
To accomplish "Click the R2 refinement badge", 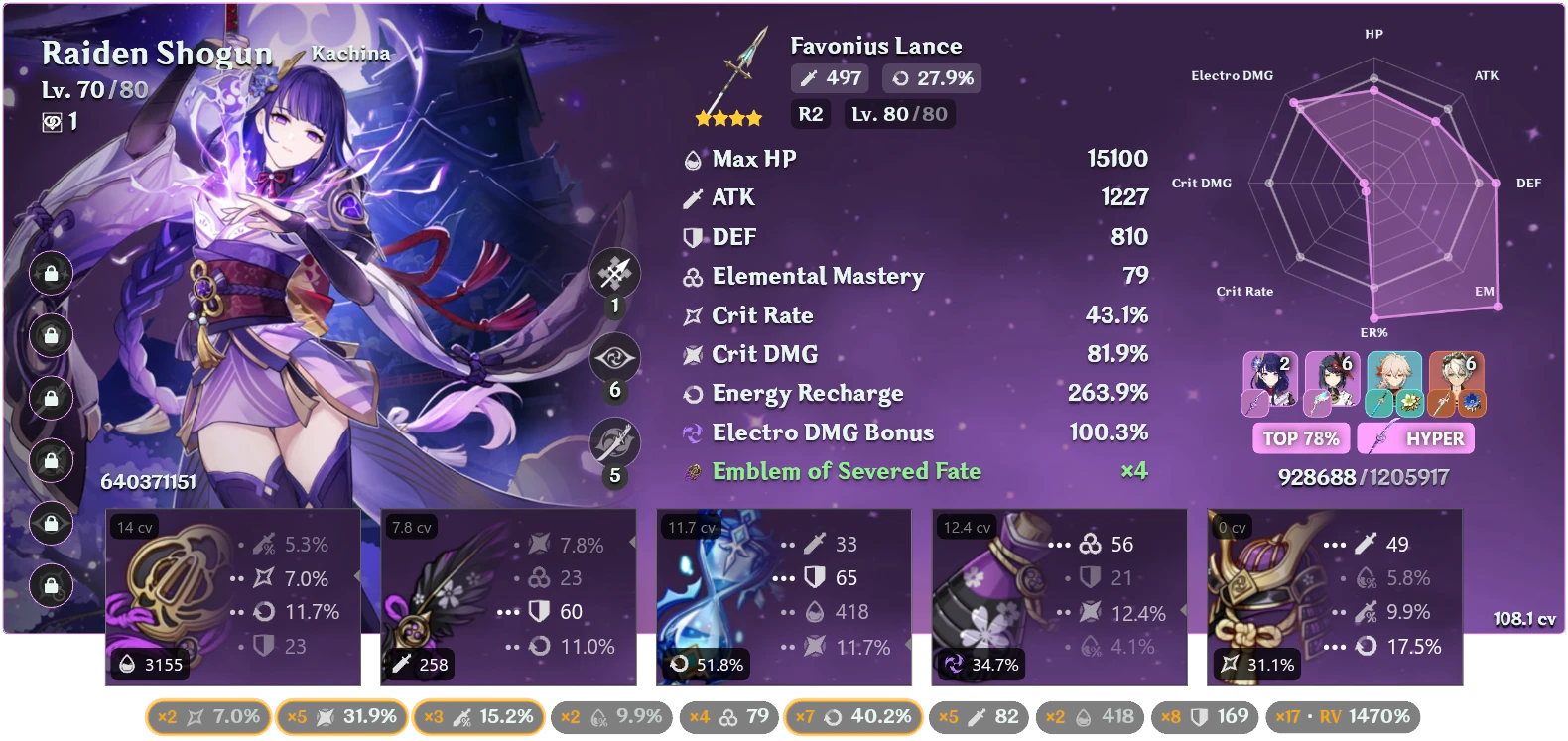I will click(810, 114).
